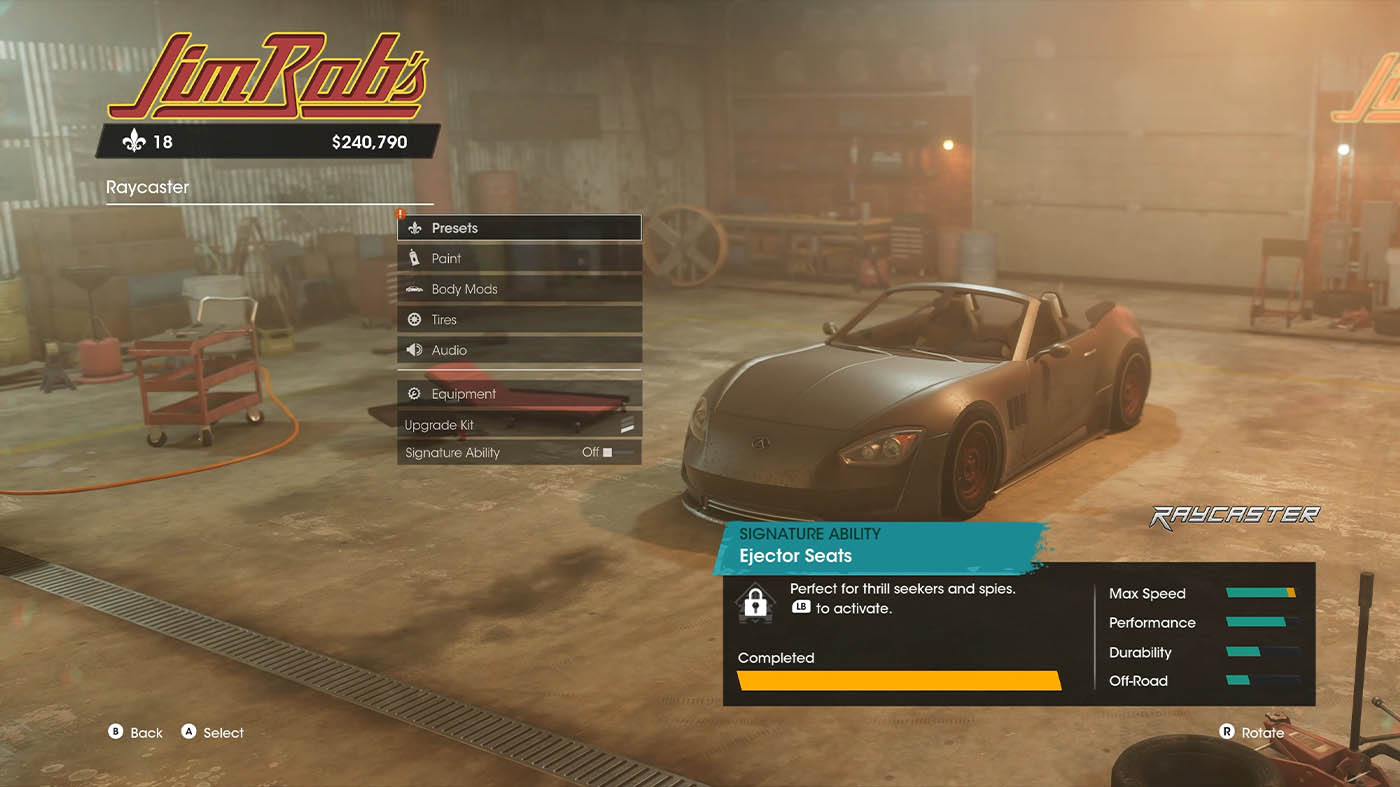This screenshot has height=787, width=1400.
Task: Open Body Mods category
Action: (519, 289)
